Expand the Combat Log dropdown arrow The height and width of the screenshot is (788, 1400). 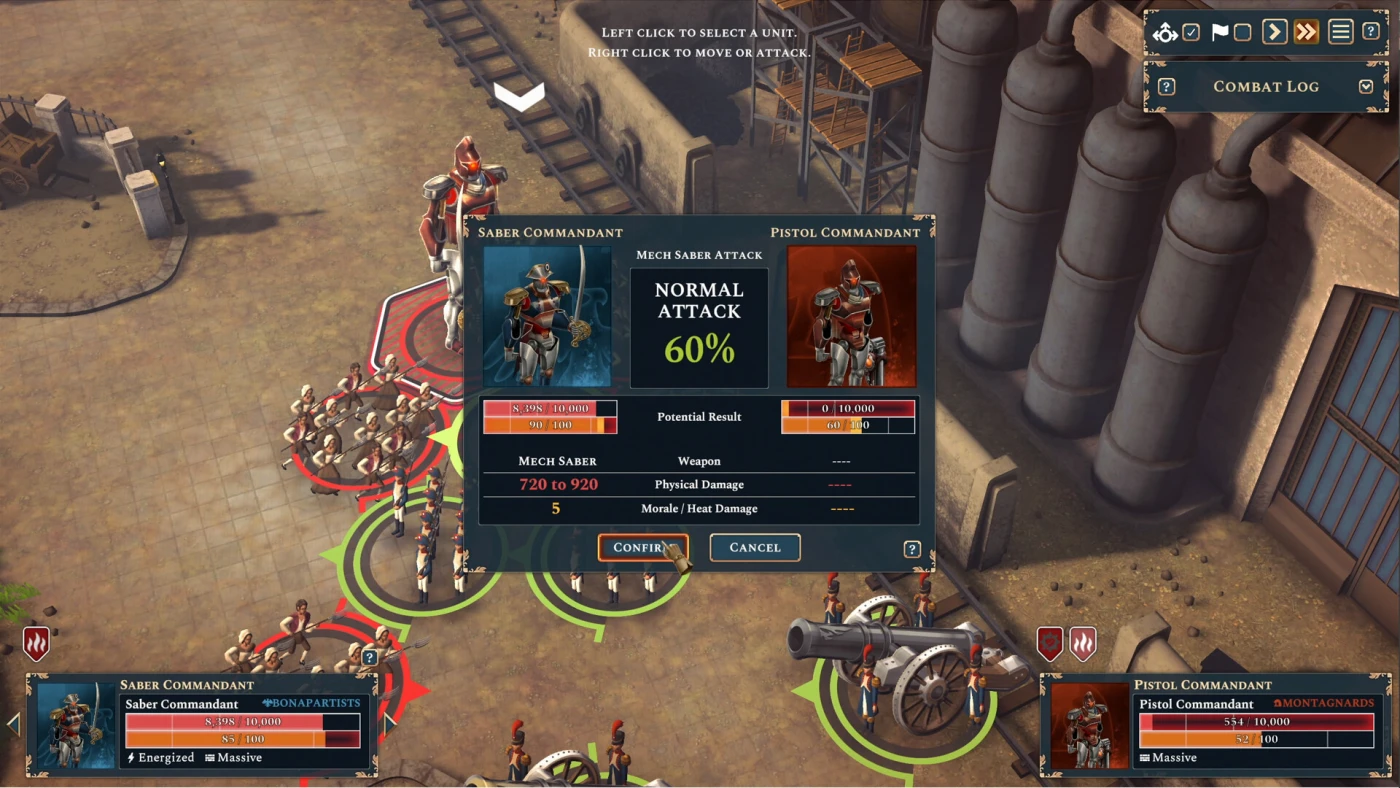1366,87
